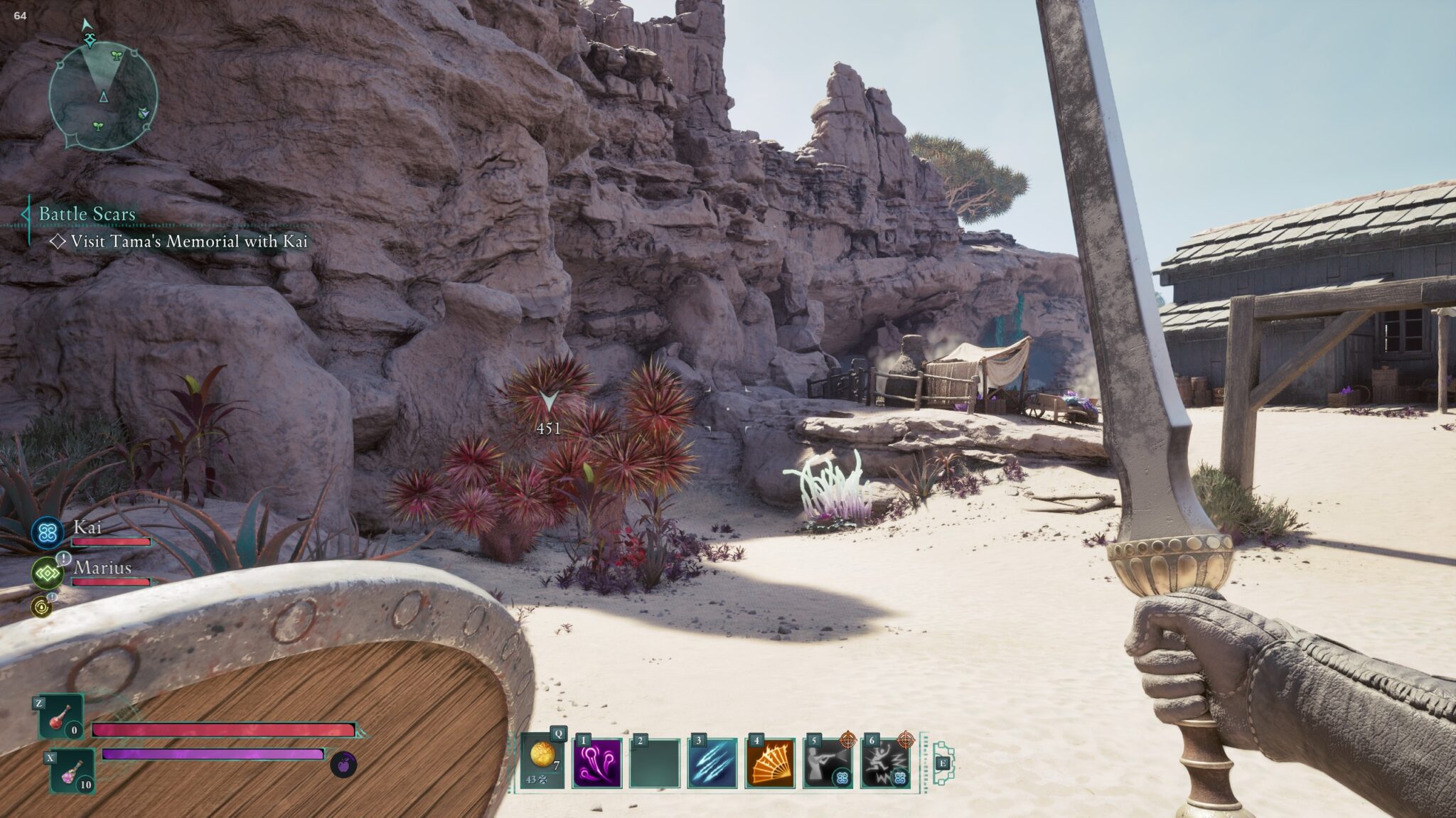This screenshot has height=818, width=1456.
Task: Click the greyed-out gunner skill in slot 5
Action: click(826, 764)
